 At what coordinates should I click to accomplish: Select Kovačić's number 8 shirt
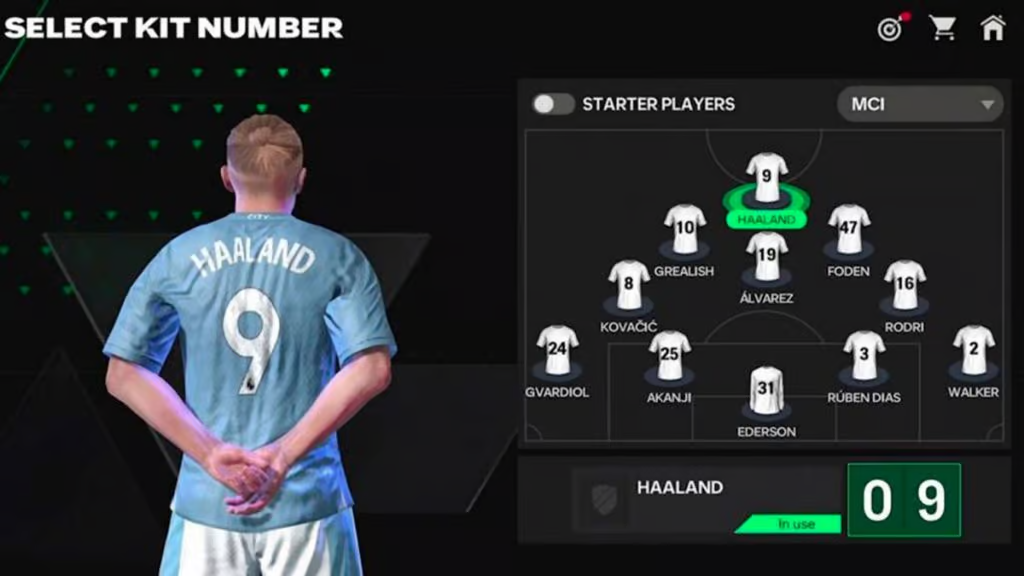[x=629, y=285]
